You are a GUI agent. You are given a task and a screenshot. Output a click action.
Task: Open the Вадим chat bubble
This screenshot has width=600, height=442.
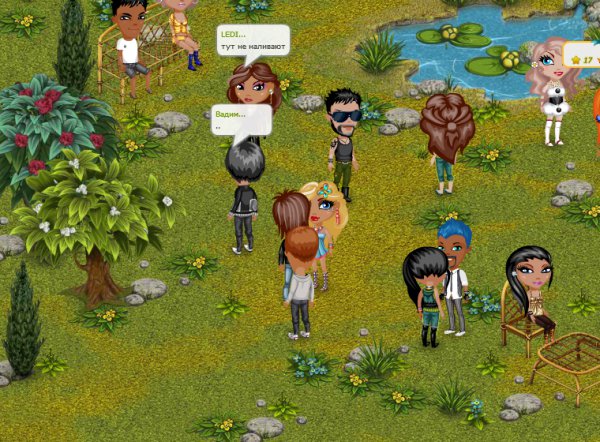(241, 120)
